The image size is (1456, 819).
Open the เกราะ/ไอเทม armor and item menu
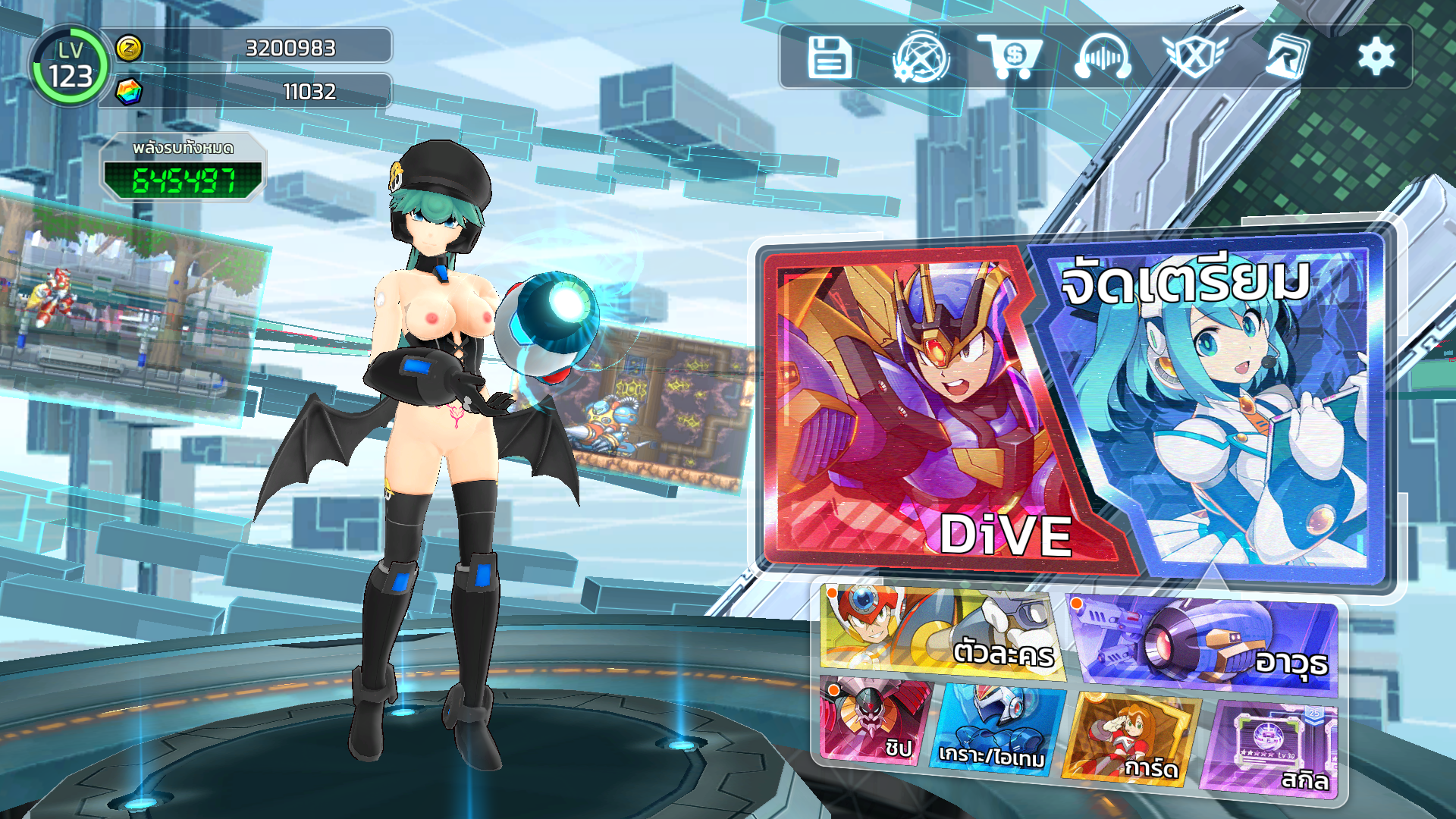[x=996, y=730]
